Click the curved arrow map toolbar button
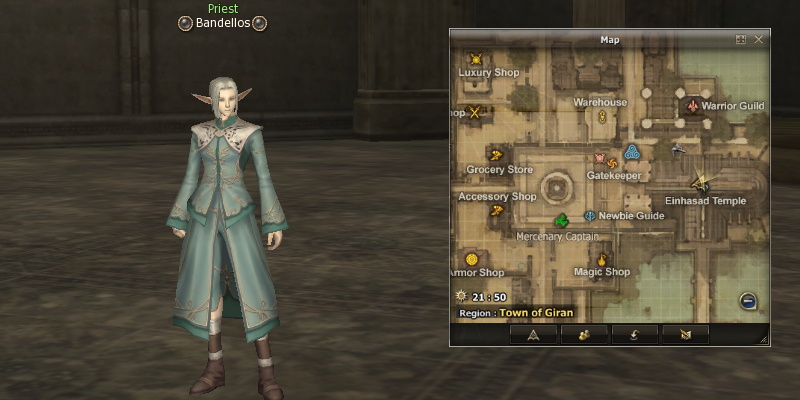Screen dimensions: 800x400 click(x=633, y=335)
